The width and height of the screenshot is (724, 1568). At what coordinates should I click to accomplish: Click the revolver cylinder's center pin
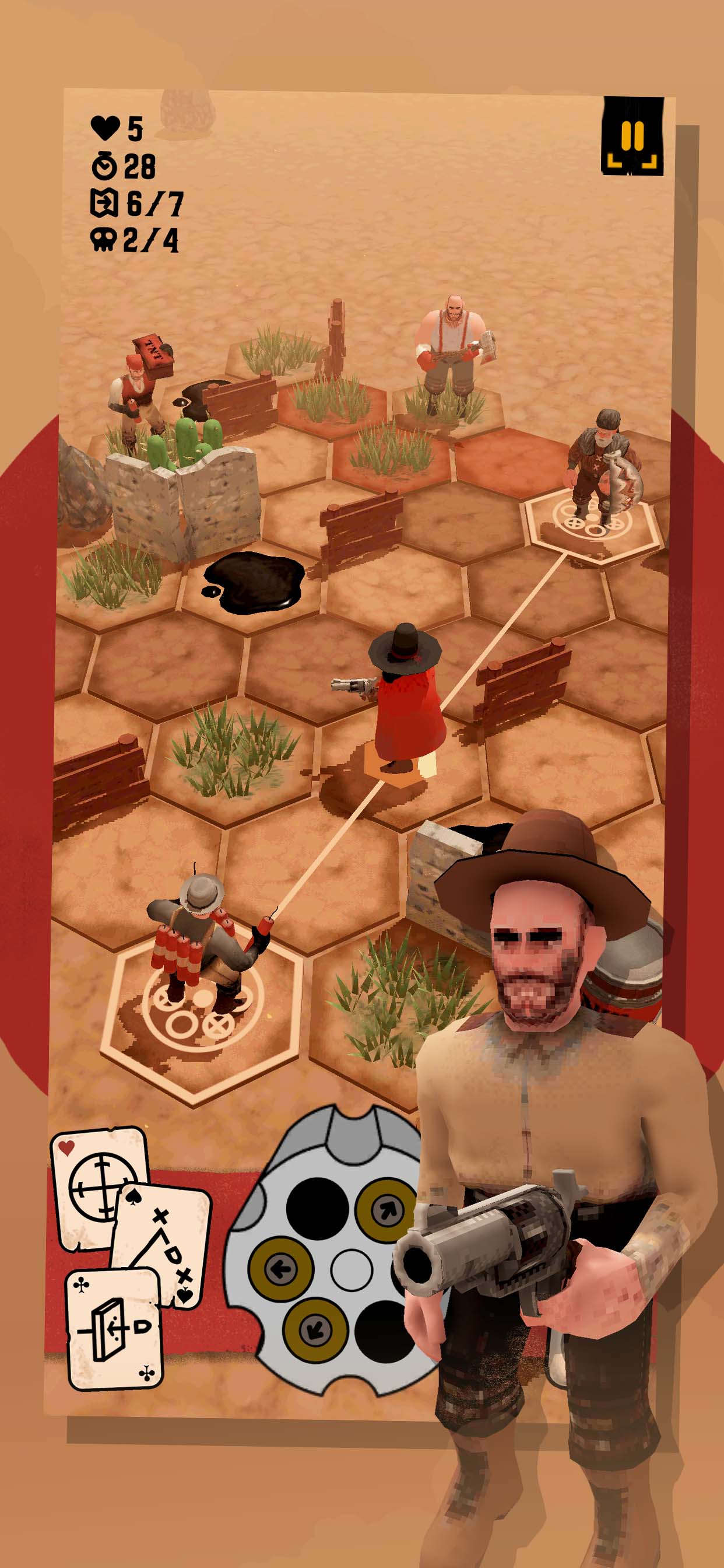(351, 1270)
